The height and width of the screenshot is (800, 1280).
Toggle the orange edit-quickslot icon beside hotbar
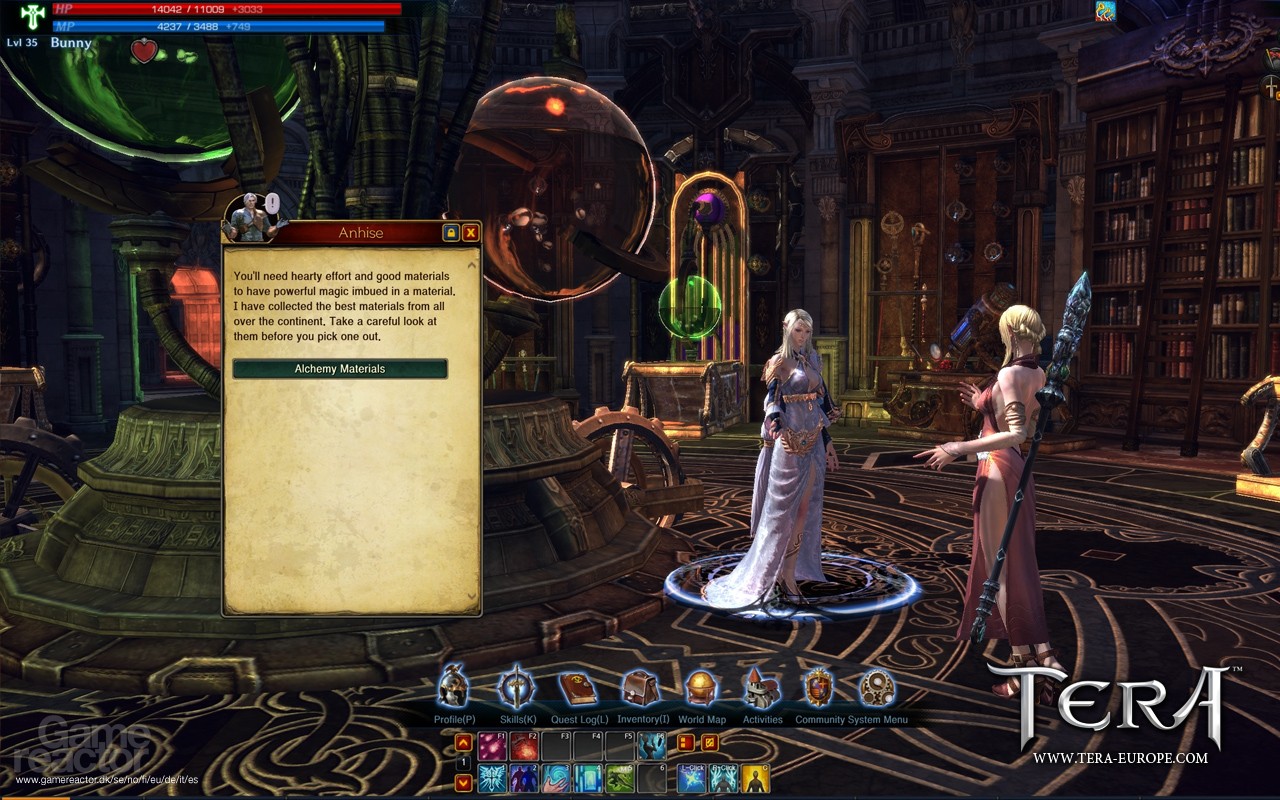click(x=709, y=742)
